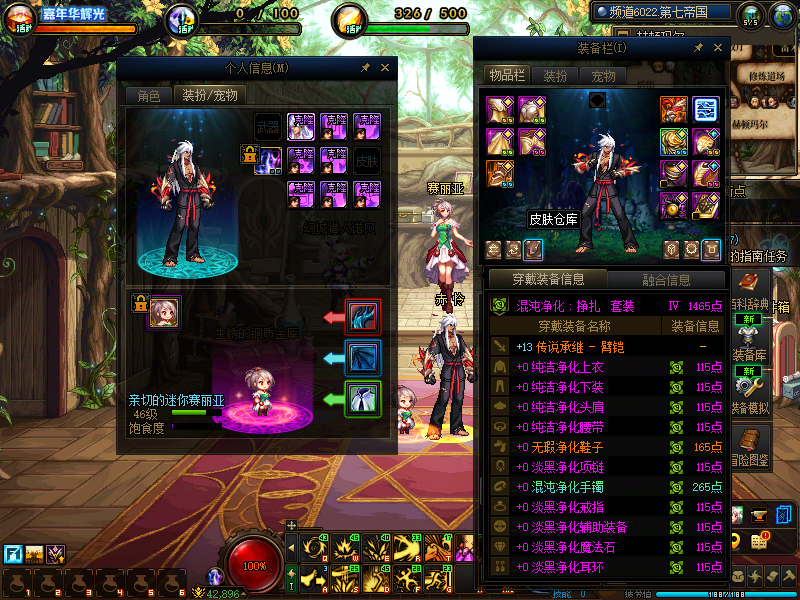The height and width of the screenshot is (600, 800).
Task: Switch to the 装扮 tab in equipment window
Action: (555, 75)
